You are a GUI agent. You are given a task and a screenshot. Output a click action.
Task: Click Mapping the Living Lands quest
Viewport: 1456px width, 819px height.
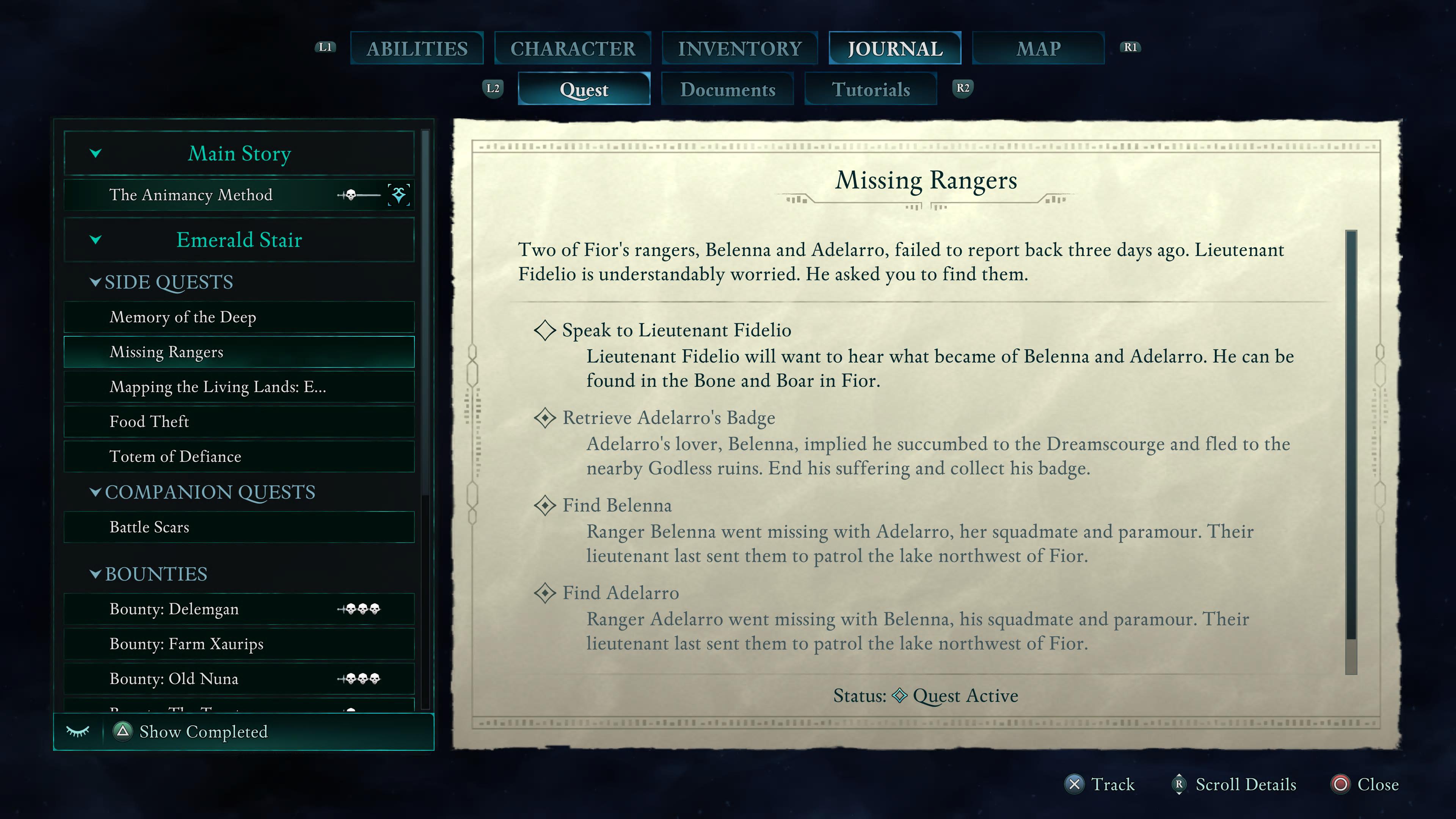[x=218, y=387]
